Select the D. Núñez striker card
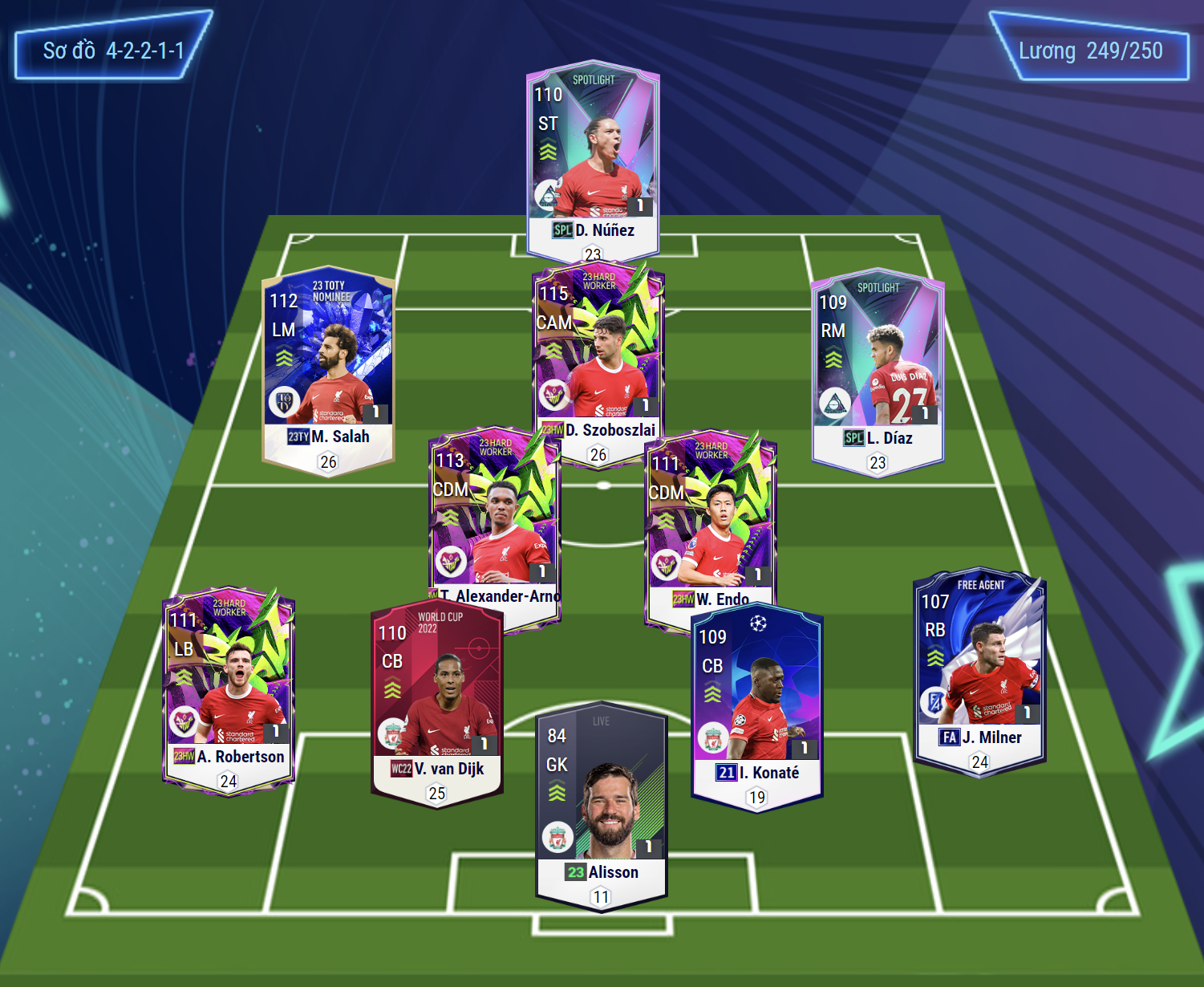Viewport: 1204px width, 987px height. [593, 156]
